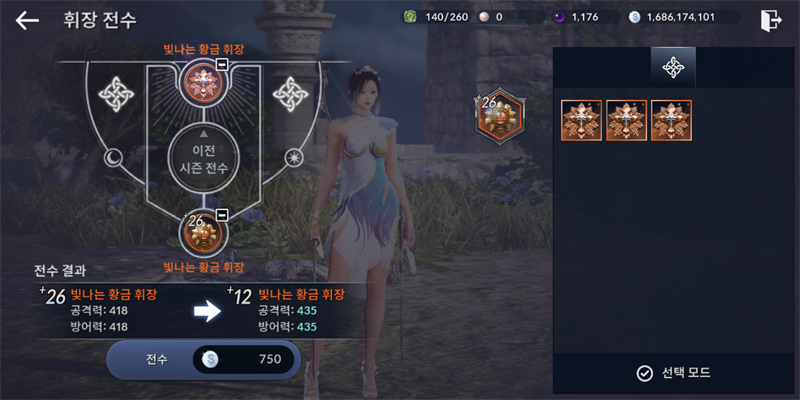Open the knot emblem tab in inventory panel
Viewport: 800px width, 400px height.
tap(673, 67)
